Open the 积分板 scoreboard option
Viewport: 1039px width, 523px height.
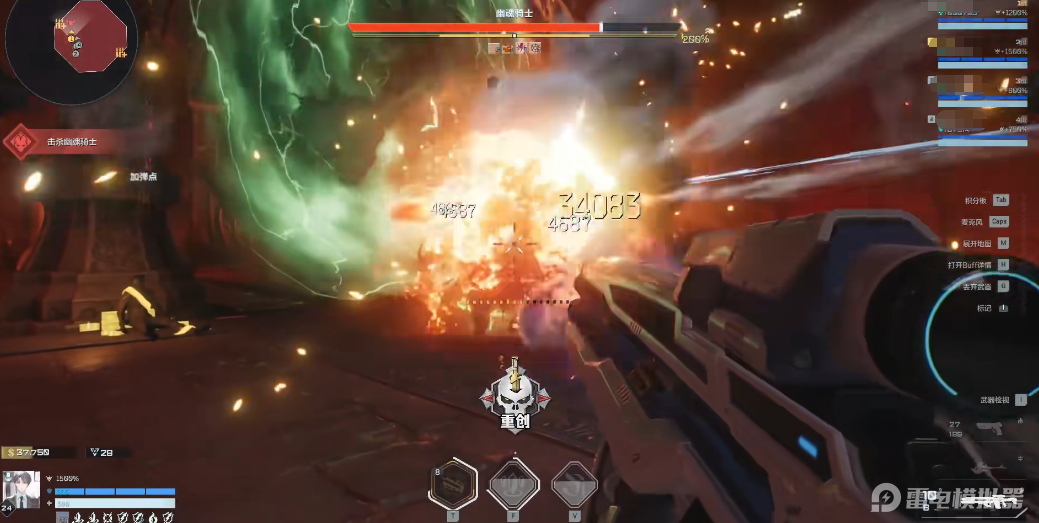click(x=985, y=200)
